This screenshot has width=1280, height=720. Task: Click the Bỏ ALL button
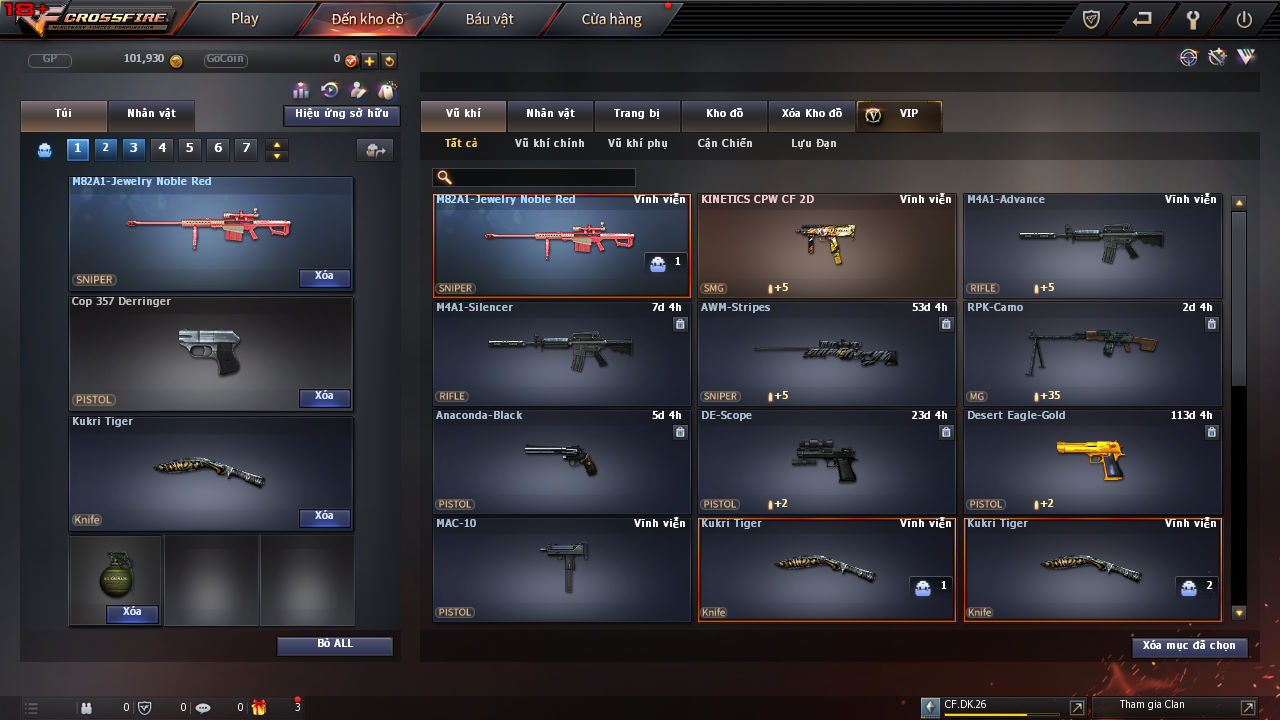tap(335, 645)
